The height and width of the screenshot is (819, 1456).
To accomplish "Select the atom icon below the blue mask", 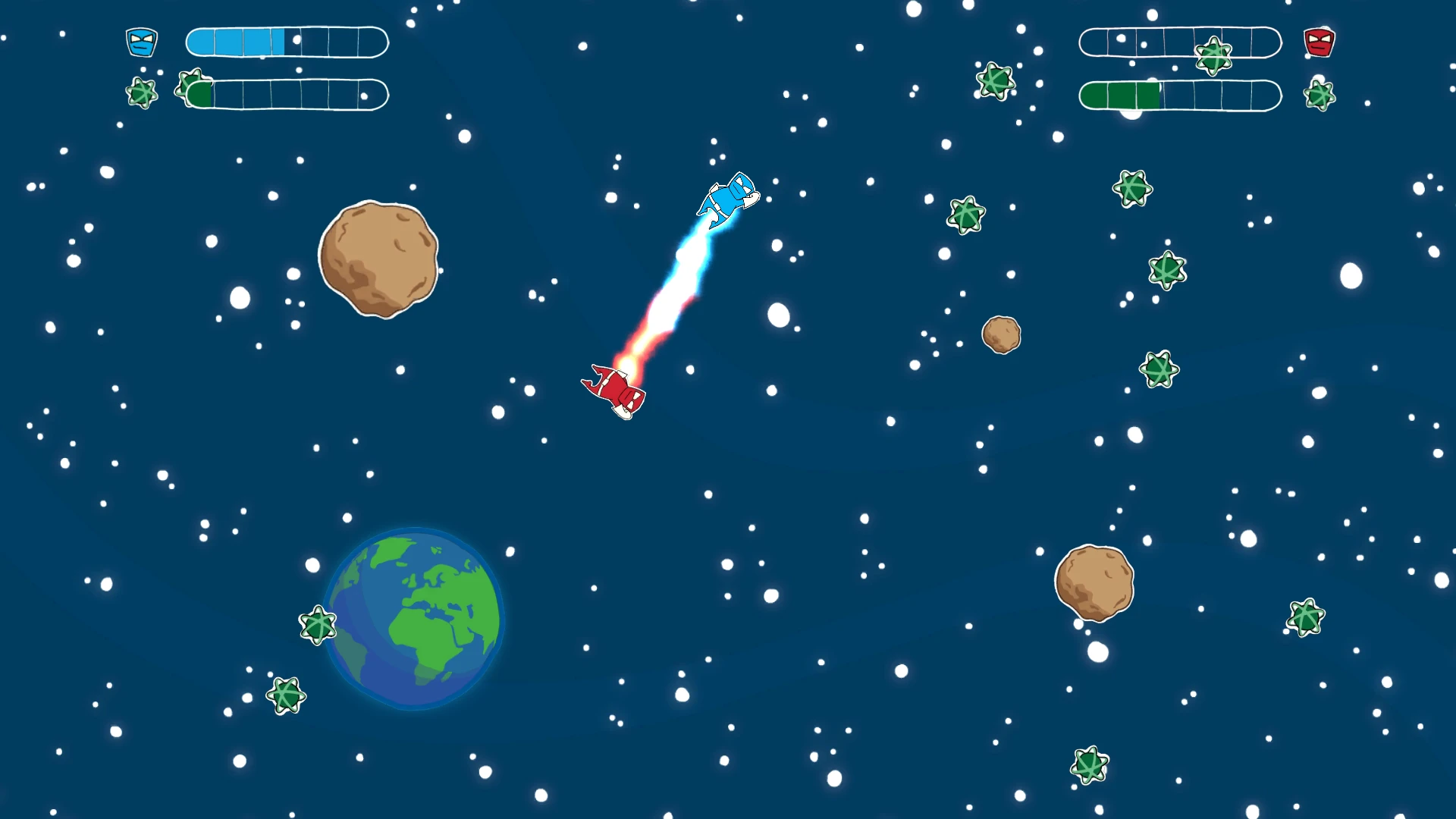I will point(142,93).
